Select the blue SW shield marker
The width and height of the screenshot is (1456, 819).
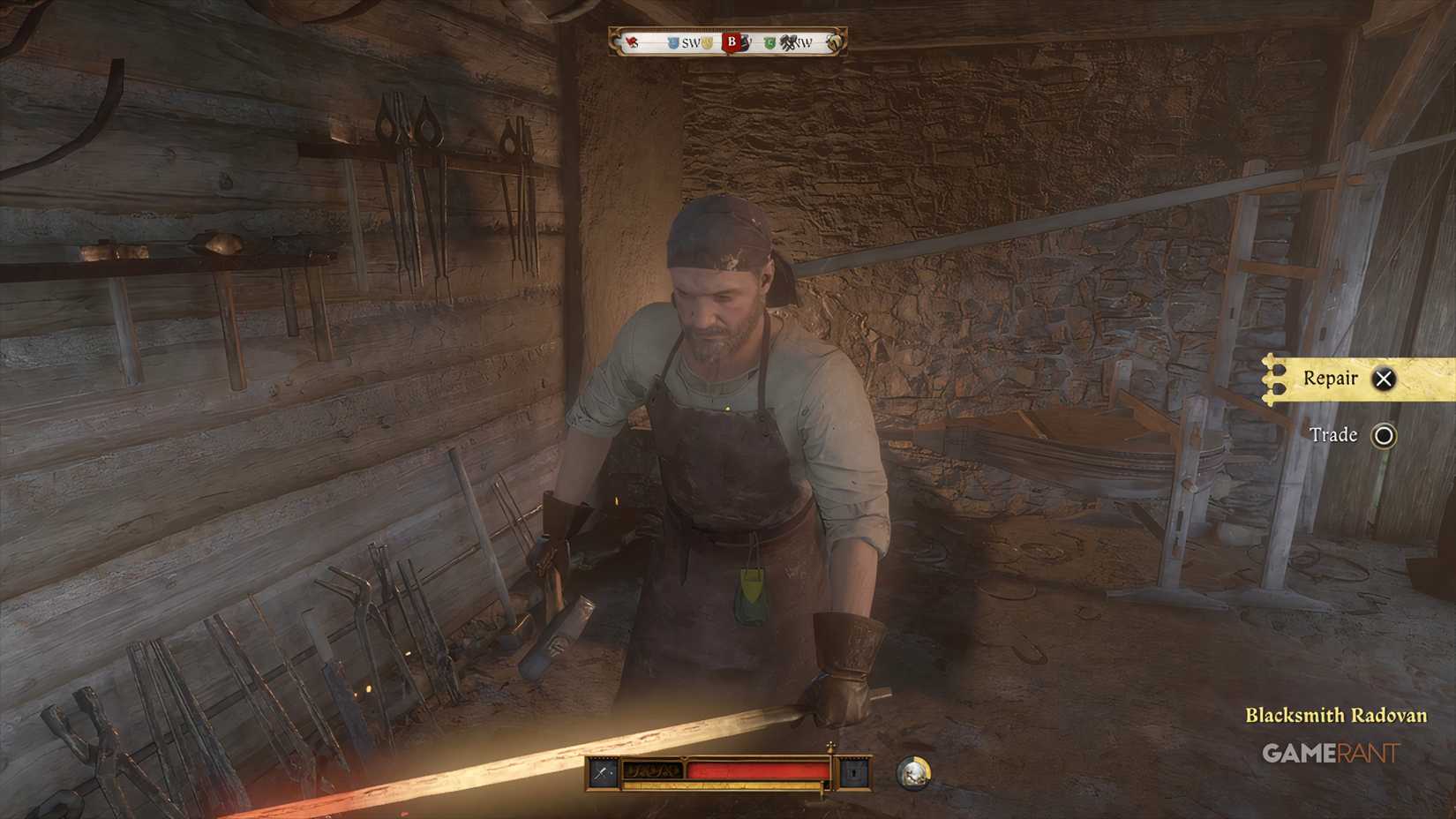672,41
